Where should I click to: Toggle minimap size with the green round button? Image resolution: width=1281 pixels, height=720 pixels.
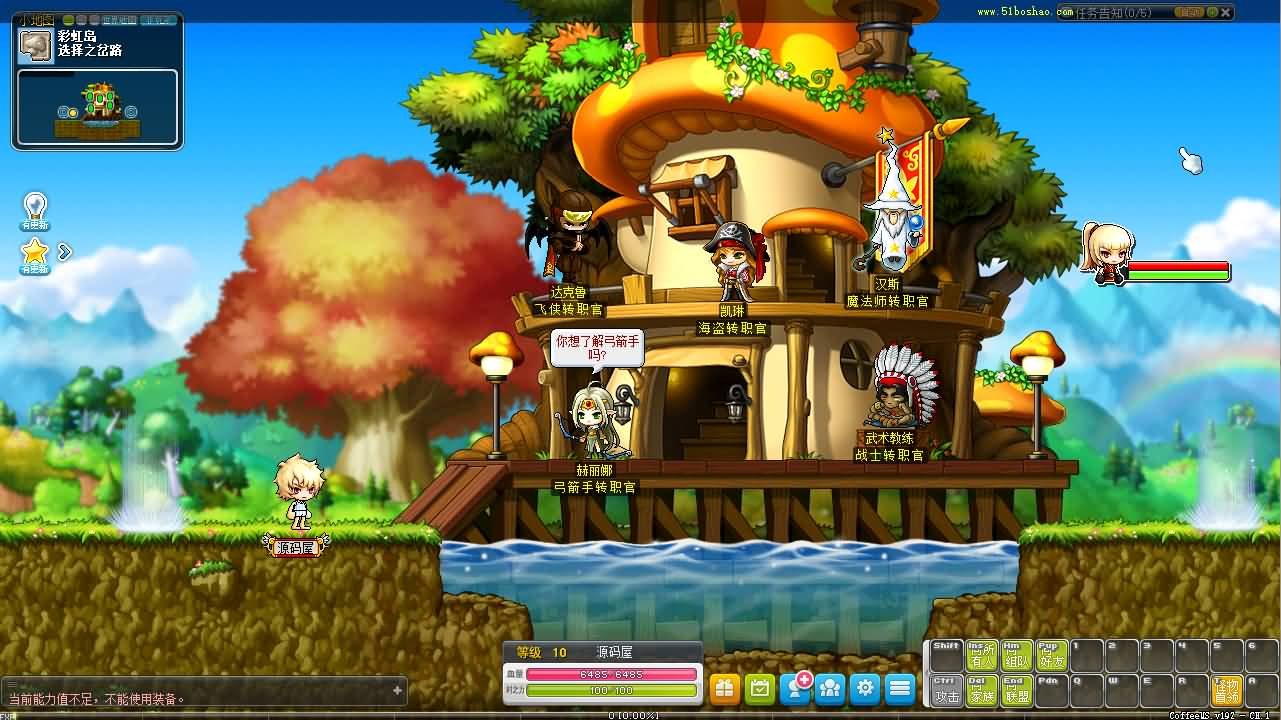[69, 19]
